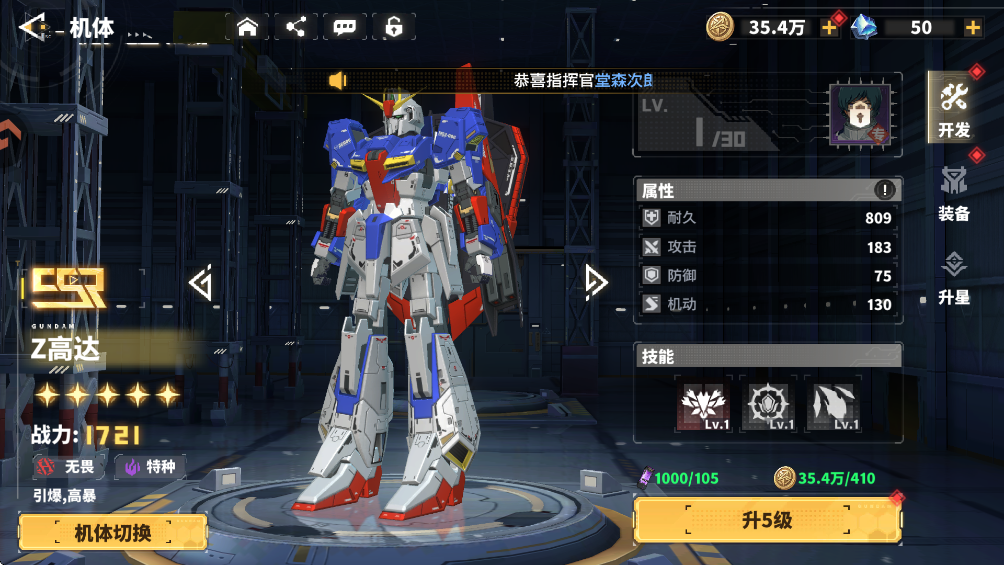This screenshot has height=565, width=1004.
Task: Tap the 升5级 upgrade button
Action: 767,520
